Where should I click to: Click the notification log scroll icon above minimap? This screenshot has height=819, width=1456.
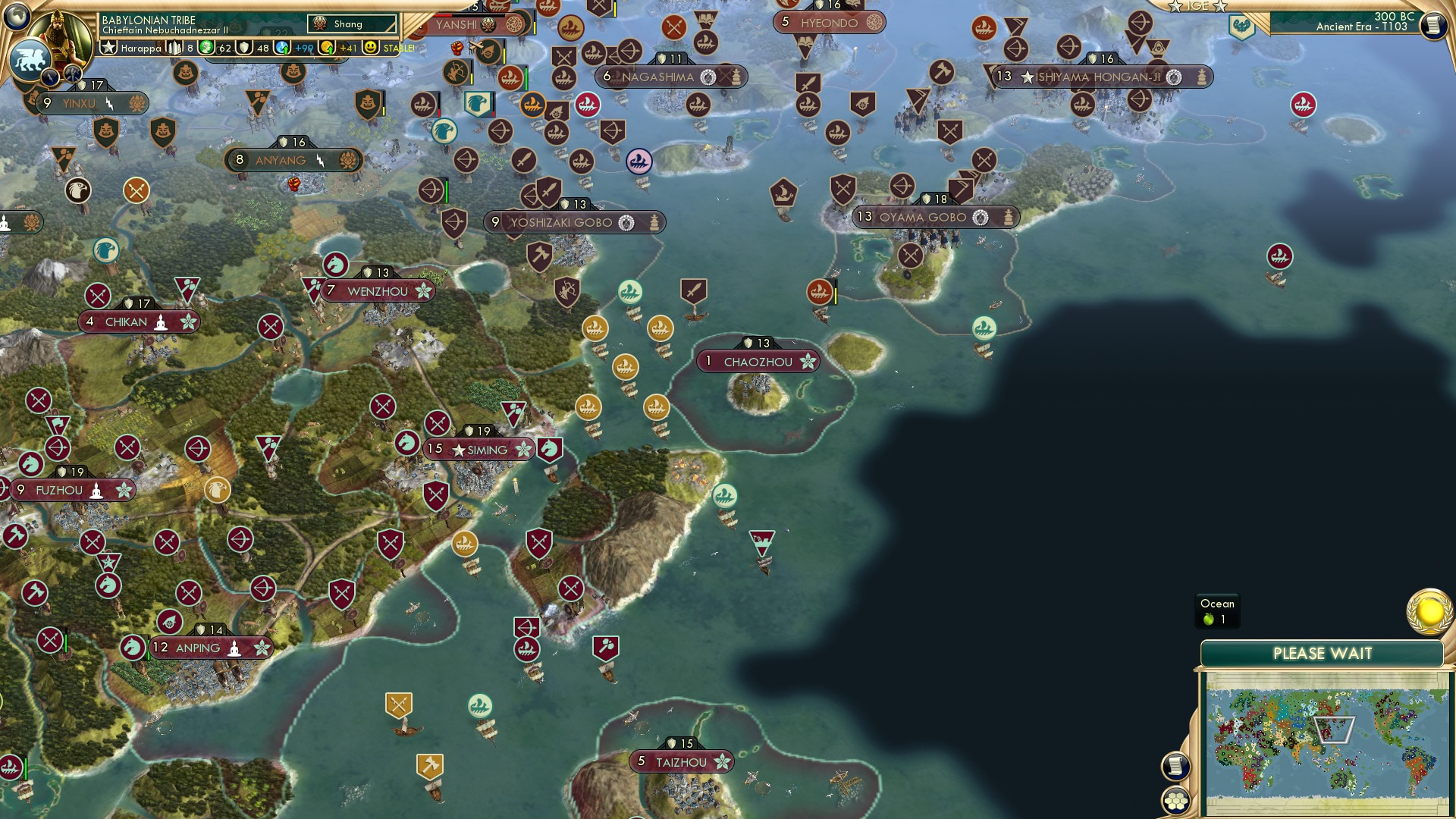pyautogui.click(x=1176, y=766)
